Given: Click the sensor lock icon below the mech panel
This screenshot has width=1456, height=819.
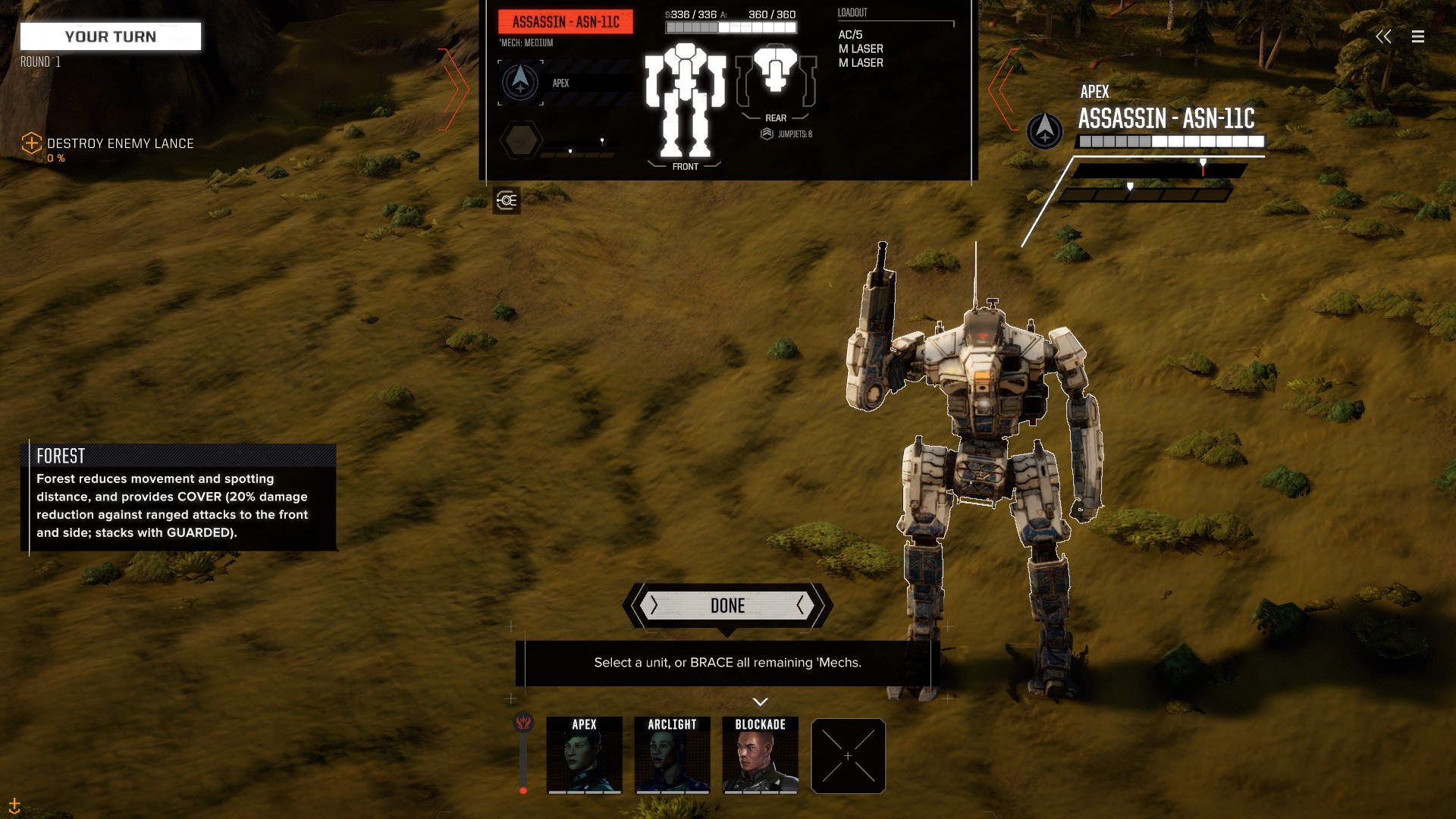Looking at the screenshot, I should [x=507, y=201].
